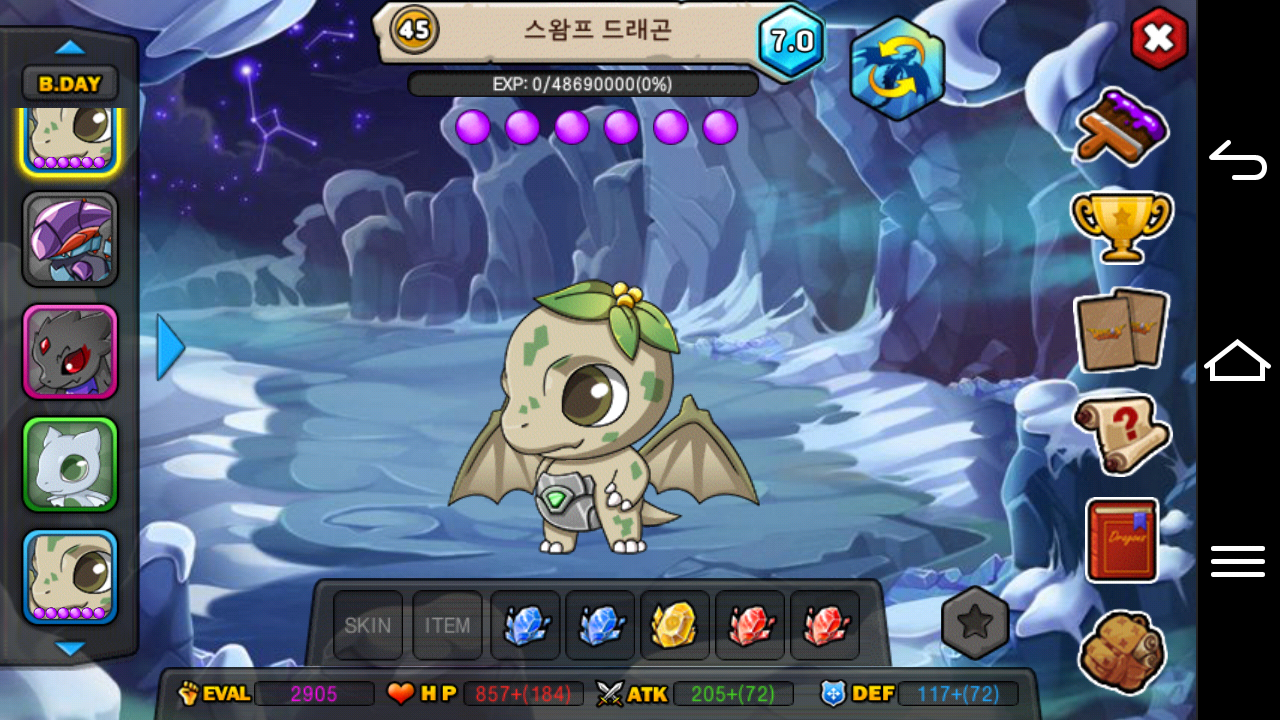Open the ITEM slot
1280x720 pixels.
point(447,626)
